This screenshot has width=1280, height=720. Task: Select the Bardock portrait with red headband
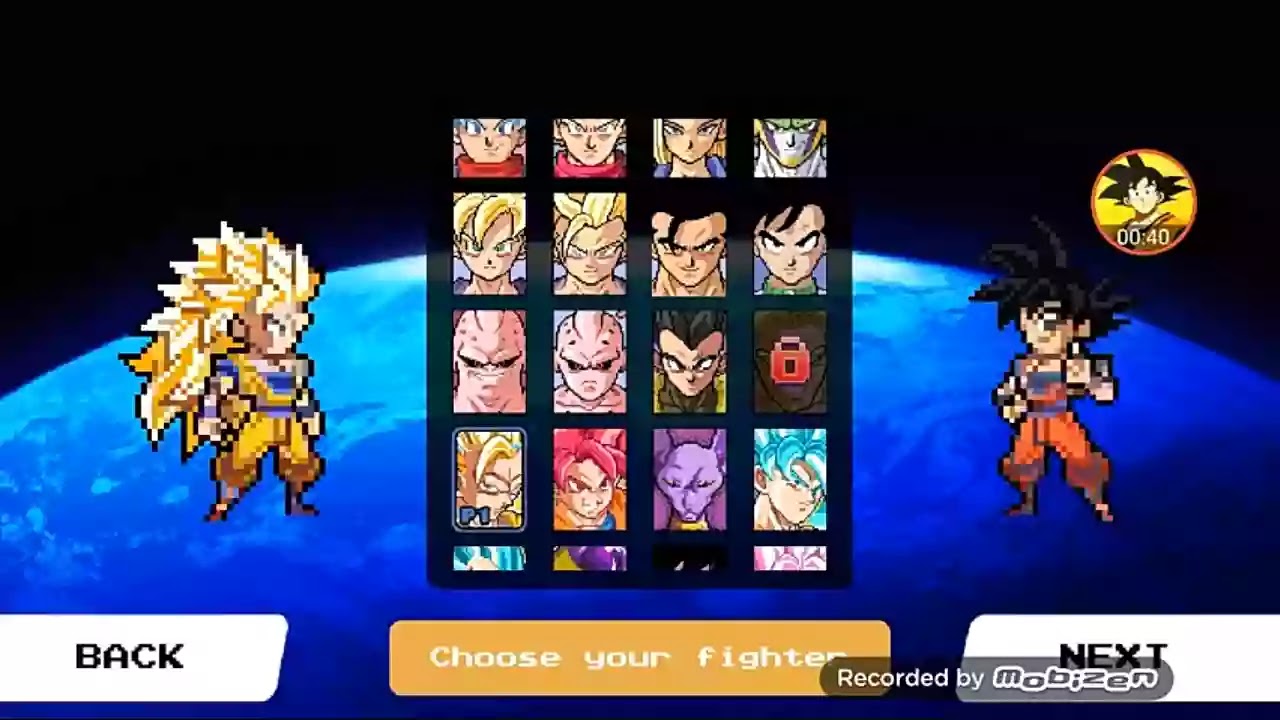coord(590,148)
